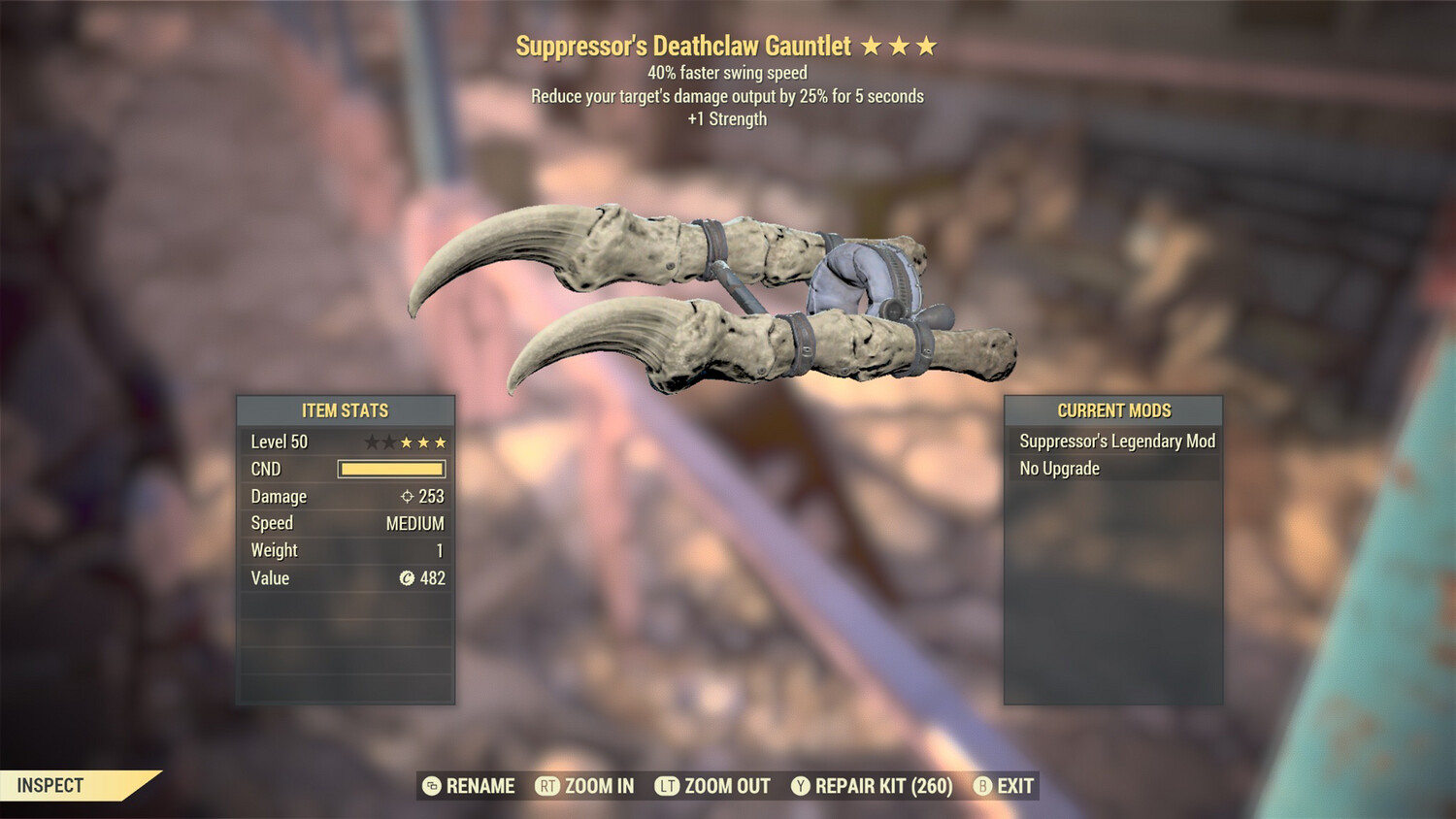
Task: Select the LT Zoom Out control icon
Action: [x=667, y=786]
